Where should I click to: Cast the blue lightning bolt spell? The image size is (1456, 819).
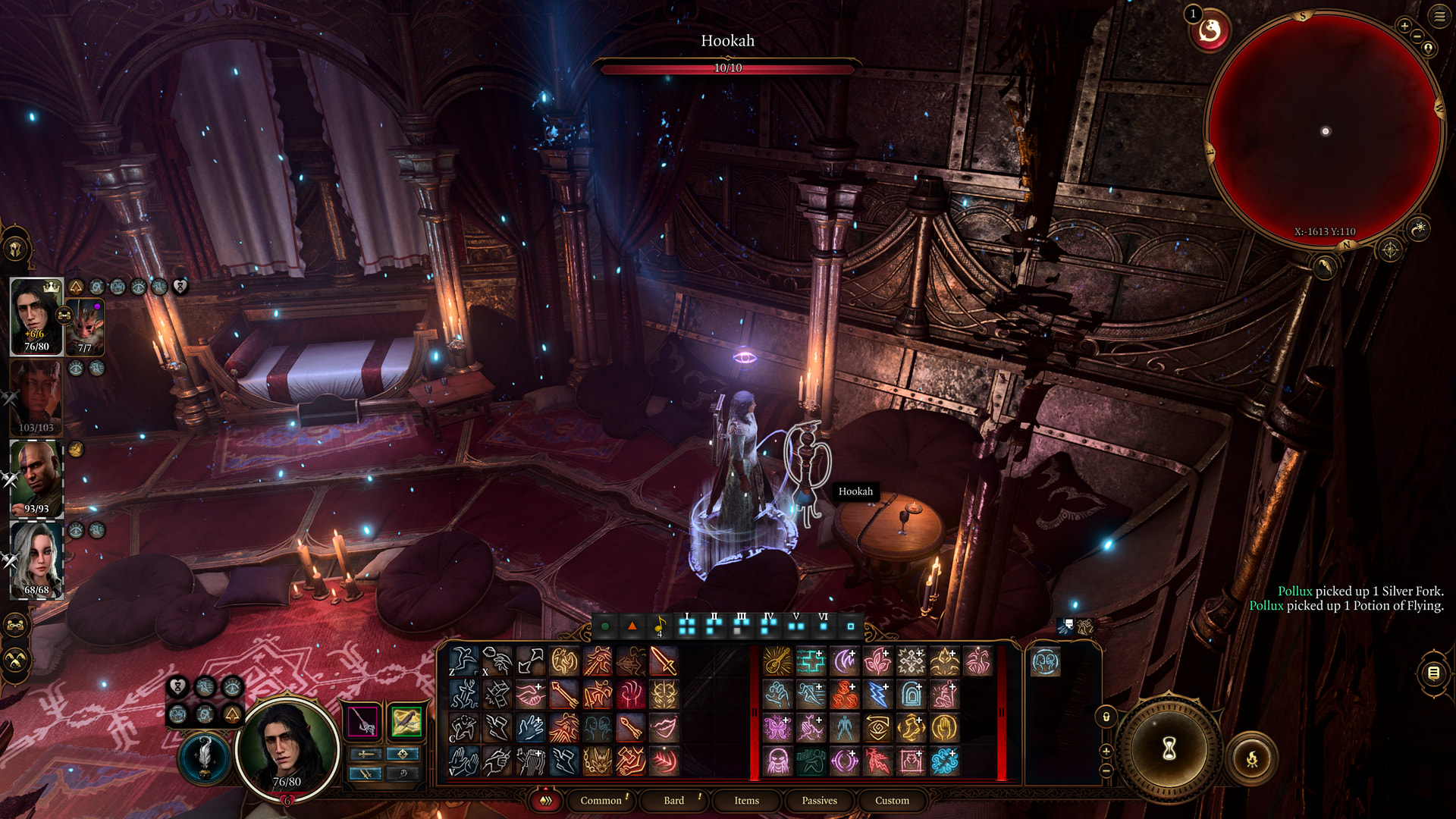877,695
